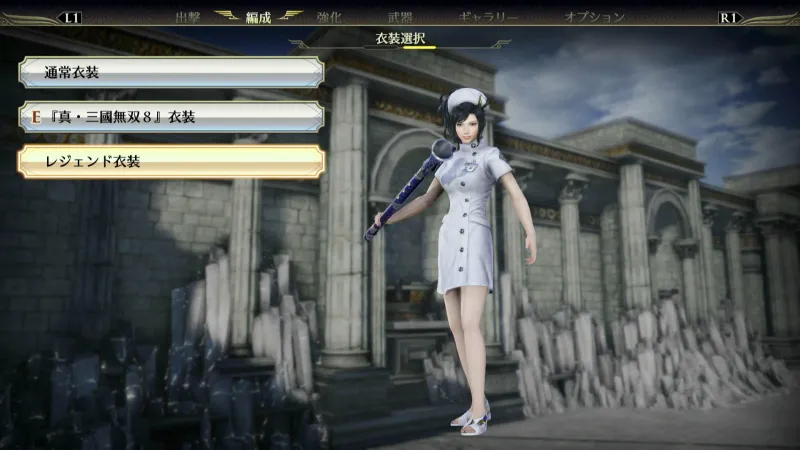Viewport: 800px width, 450px height.
Task: Select the 通常衣装 costume option
Action: tap(170, 73)
